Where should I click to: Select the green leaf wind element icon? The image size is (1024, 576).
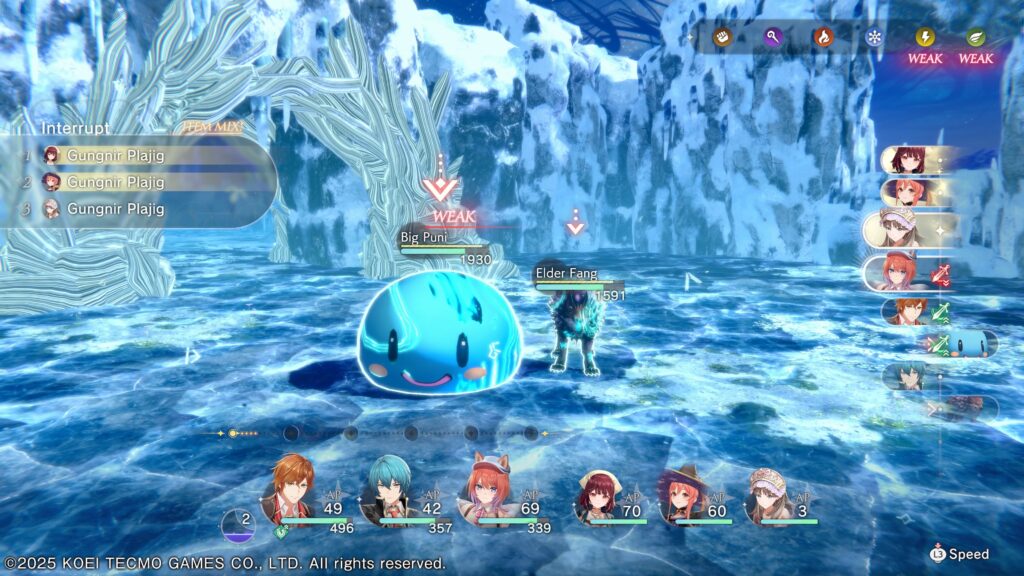click(975, 37)
